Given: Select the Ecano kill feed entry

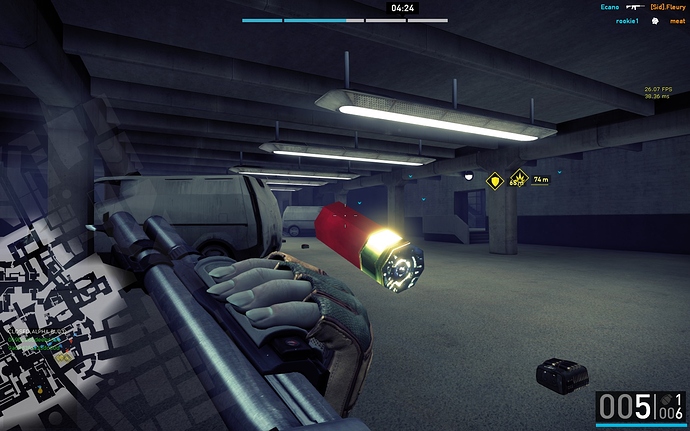Looking at the screenshot, I should point(610,7).
